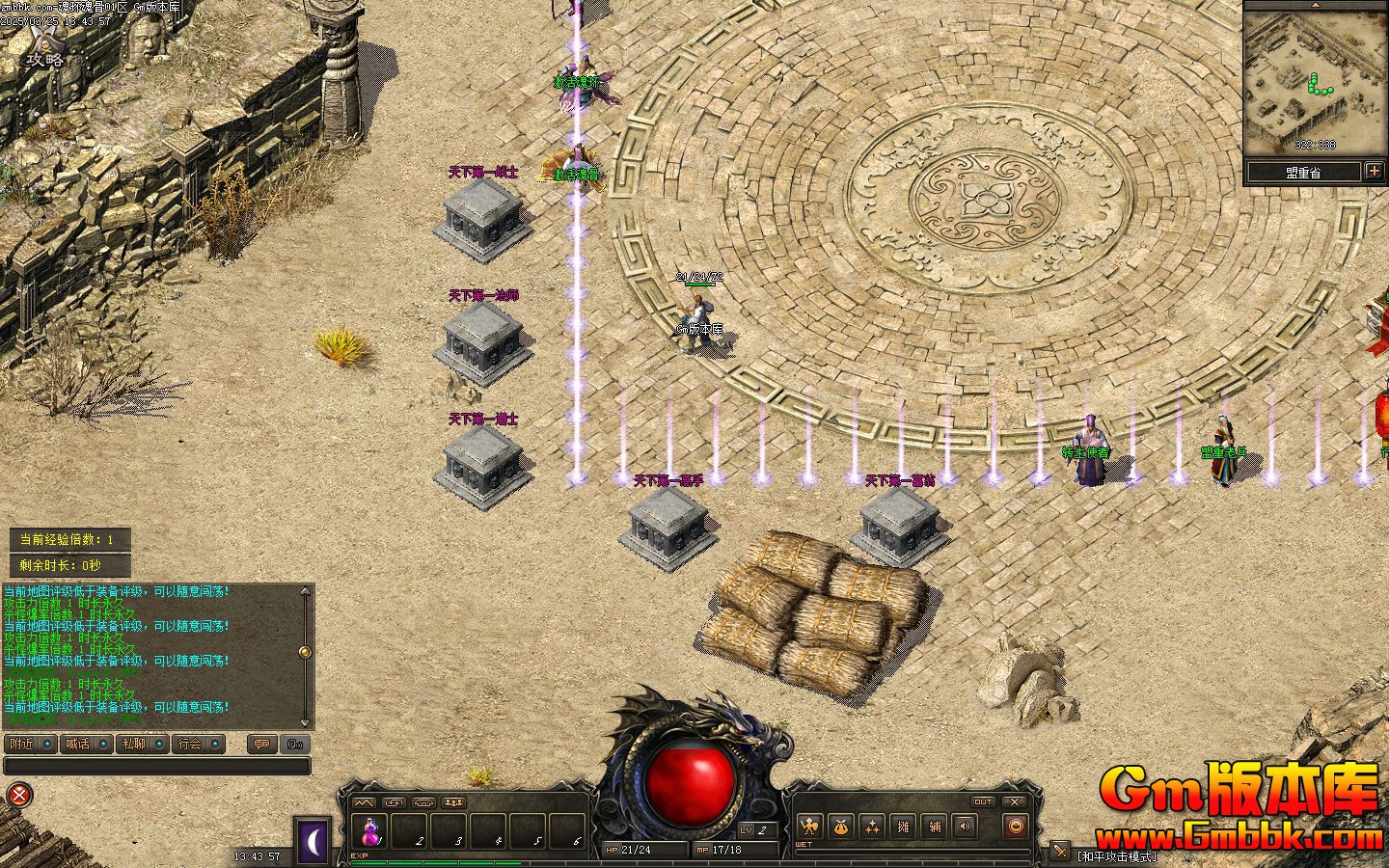Open the bag inventory icon
1389x868 pixels.
841,827
